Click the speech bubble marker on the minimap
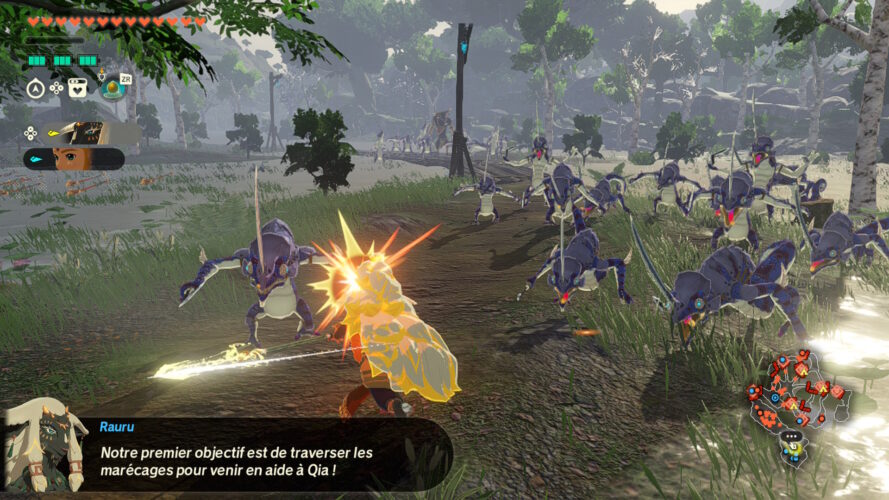The height and width of the screenshot is (500, 889). click(x=792, y=436)
